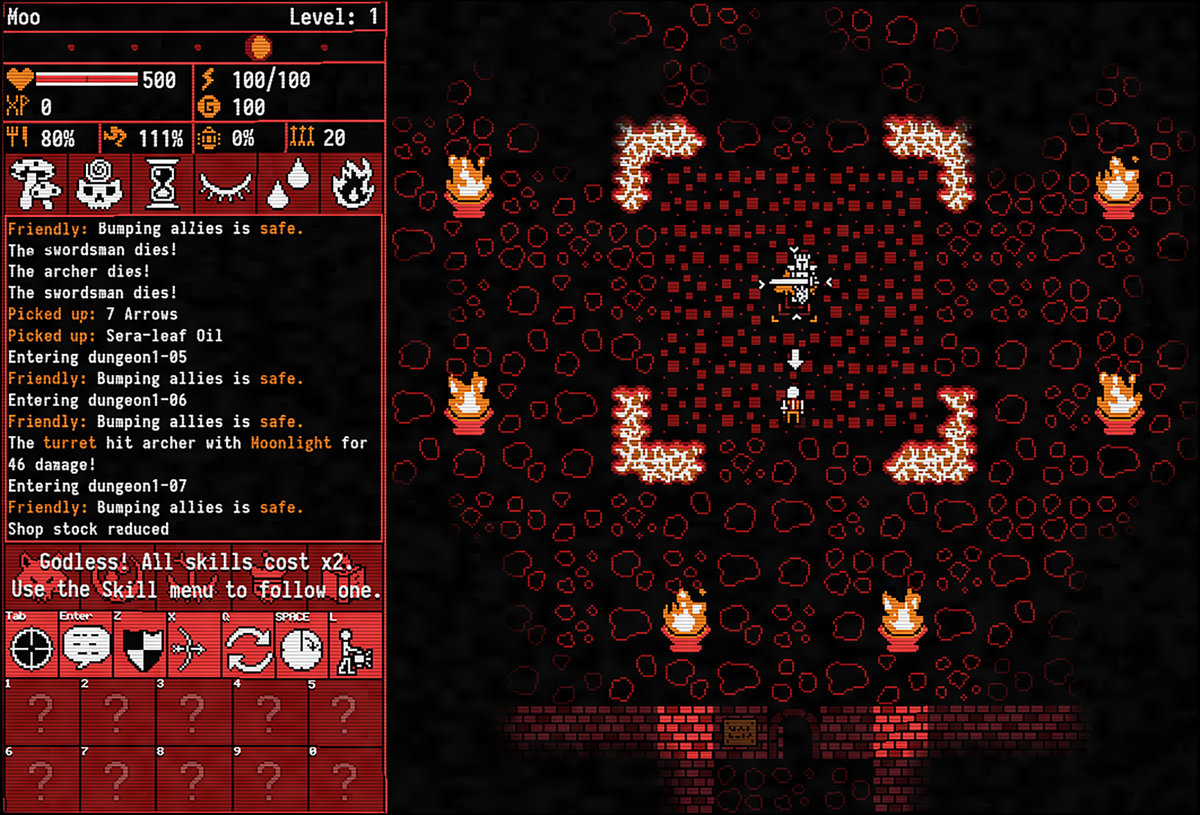Click the message log panel

click(x=195, y=378)
